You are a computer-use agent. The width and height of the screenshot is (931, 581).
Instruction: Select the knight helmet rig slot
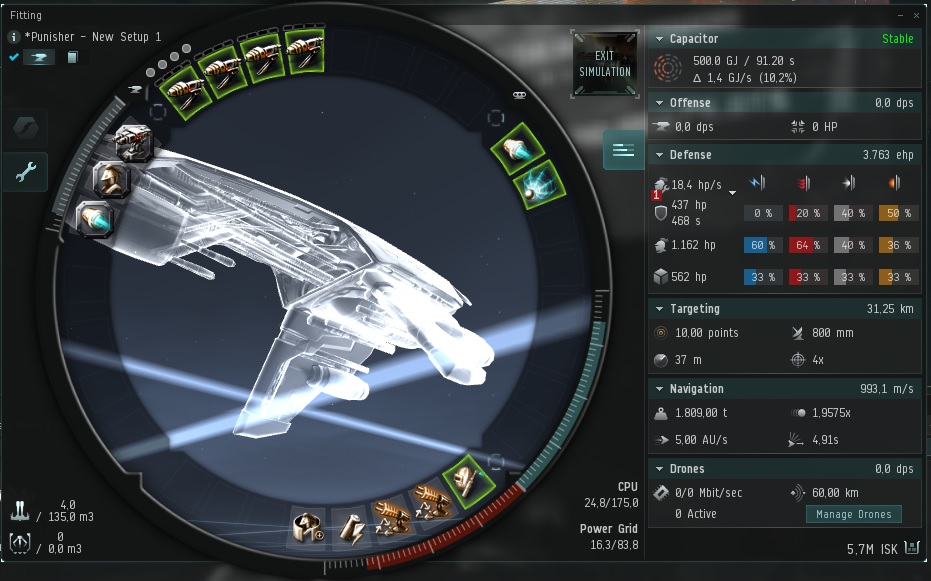(x=111, y=180)
